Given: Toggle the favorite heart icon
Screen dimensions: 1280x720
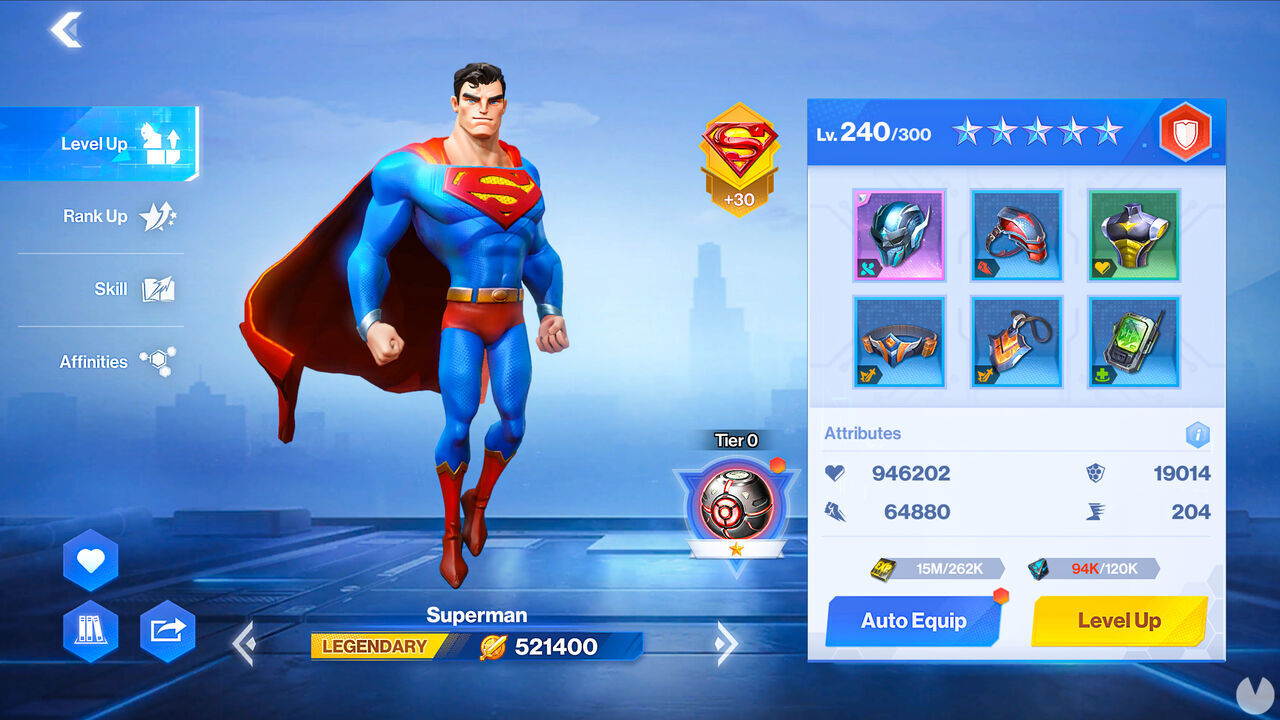Looking at the screenshot, I should [x=90, y=558].
